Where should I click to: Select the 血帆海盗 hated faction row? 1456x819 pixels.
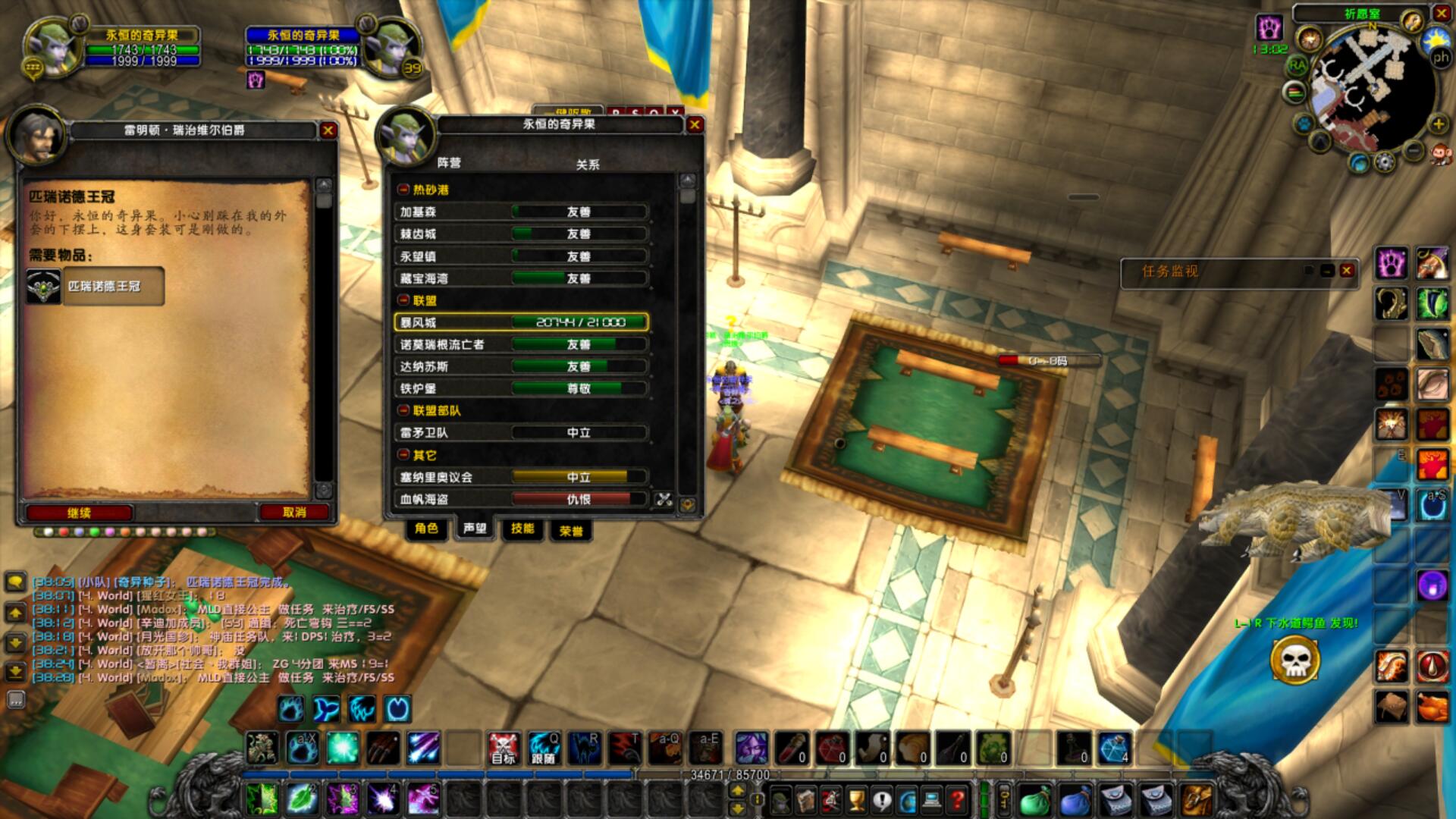point(521,499)
